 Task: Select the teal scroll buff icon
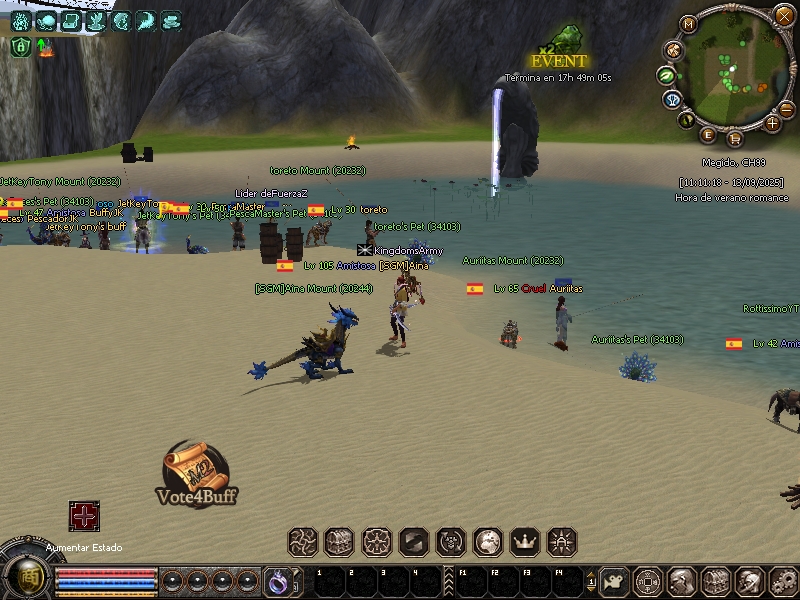tap(71, 20)
